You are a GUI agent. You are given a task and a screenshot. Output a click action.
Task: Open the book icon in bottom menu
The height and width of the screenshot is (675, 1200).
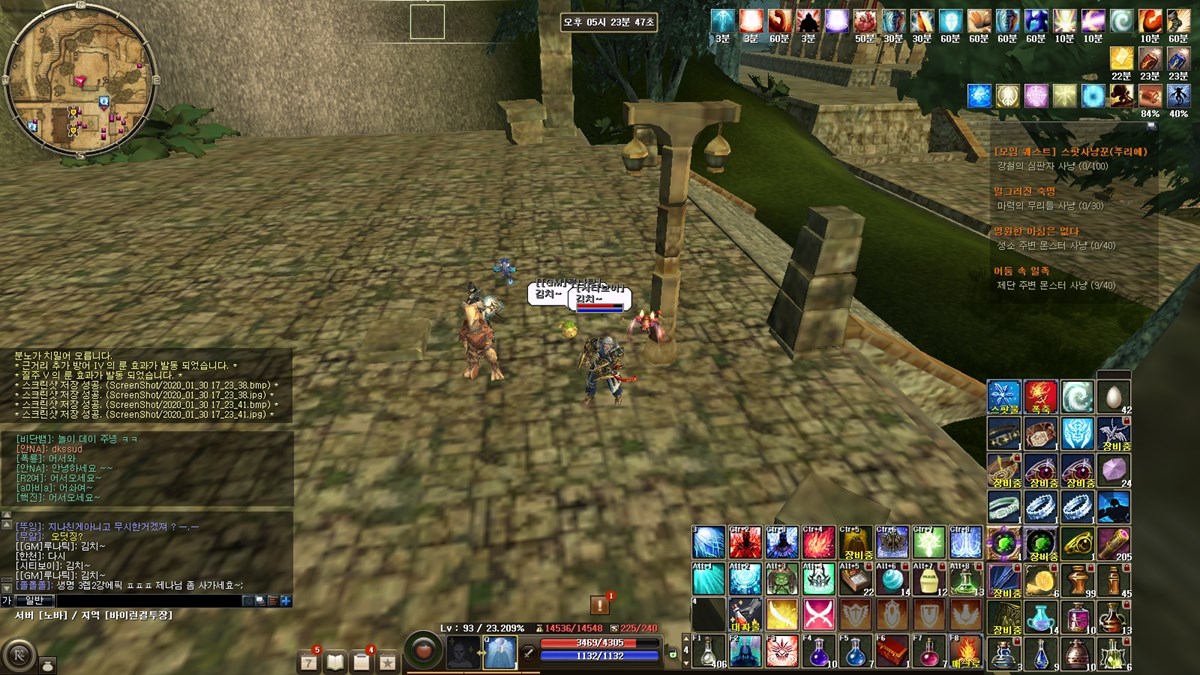click(x=335, y=661)
